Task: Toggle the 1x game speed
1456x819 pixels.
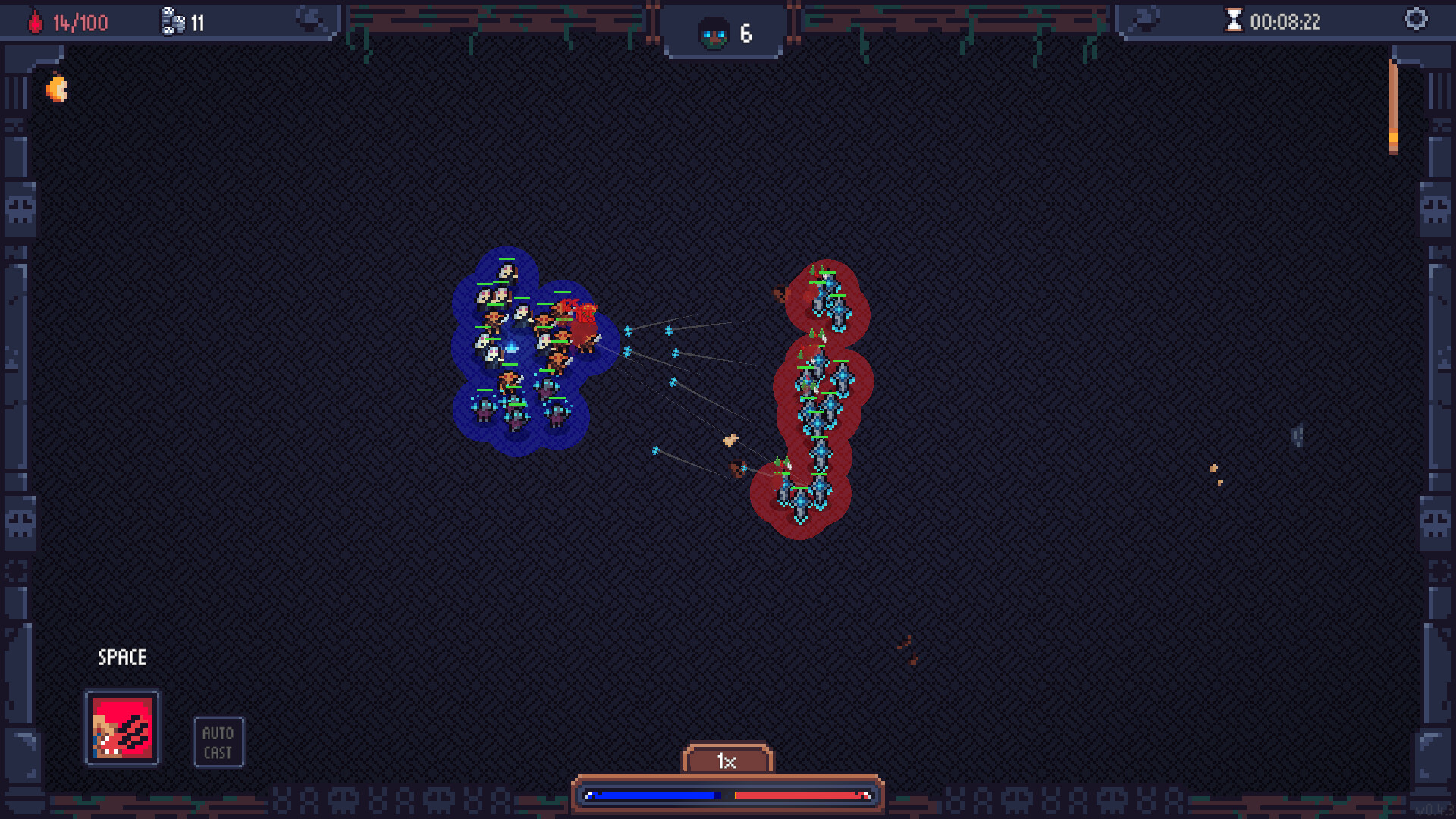Action: point(727,762)
